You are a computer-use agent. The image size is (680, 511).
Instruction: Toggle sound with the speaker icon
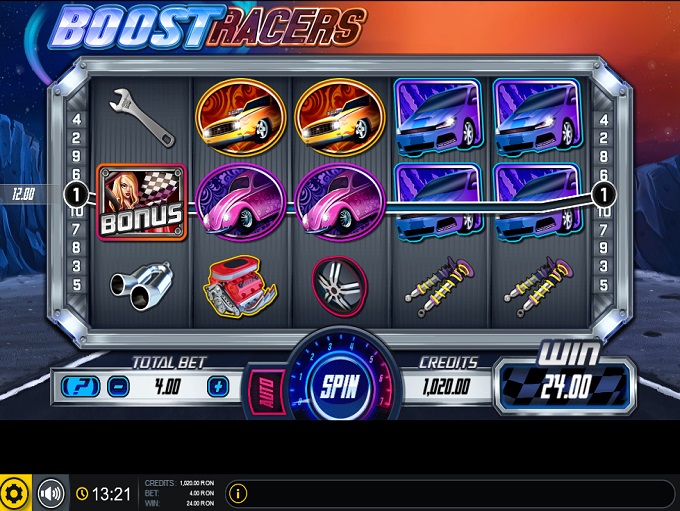[x=50, y=493]
